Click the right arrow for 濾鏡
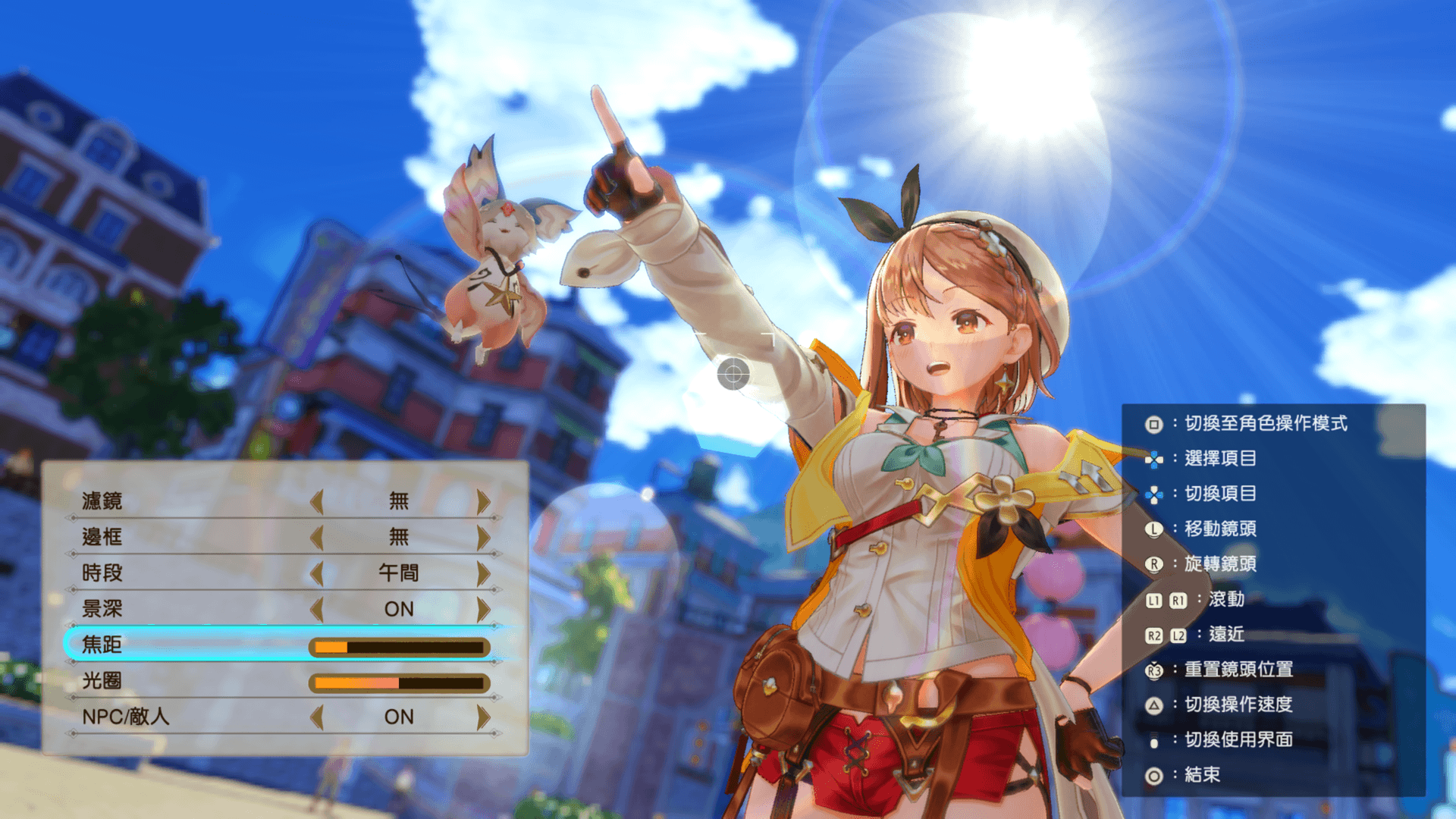Viewport: 1456px width, 819px height. 483,500
